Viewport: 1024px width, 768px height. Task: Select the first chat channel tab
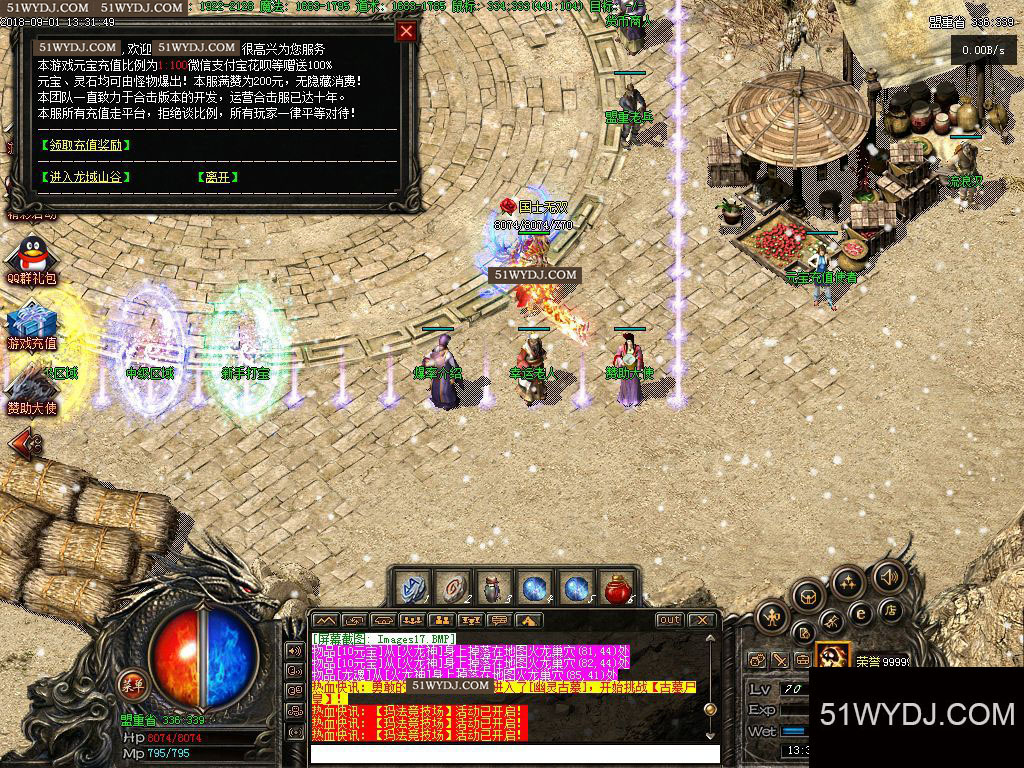[x=326, y=621]
